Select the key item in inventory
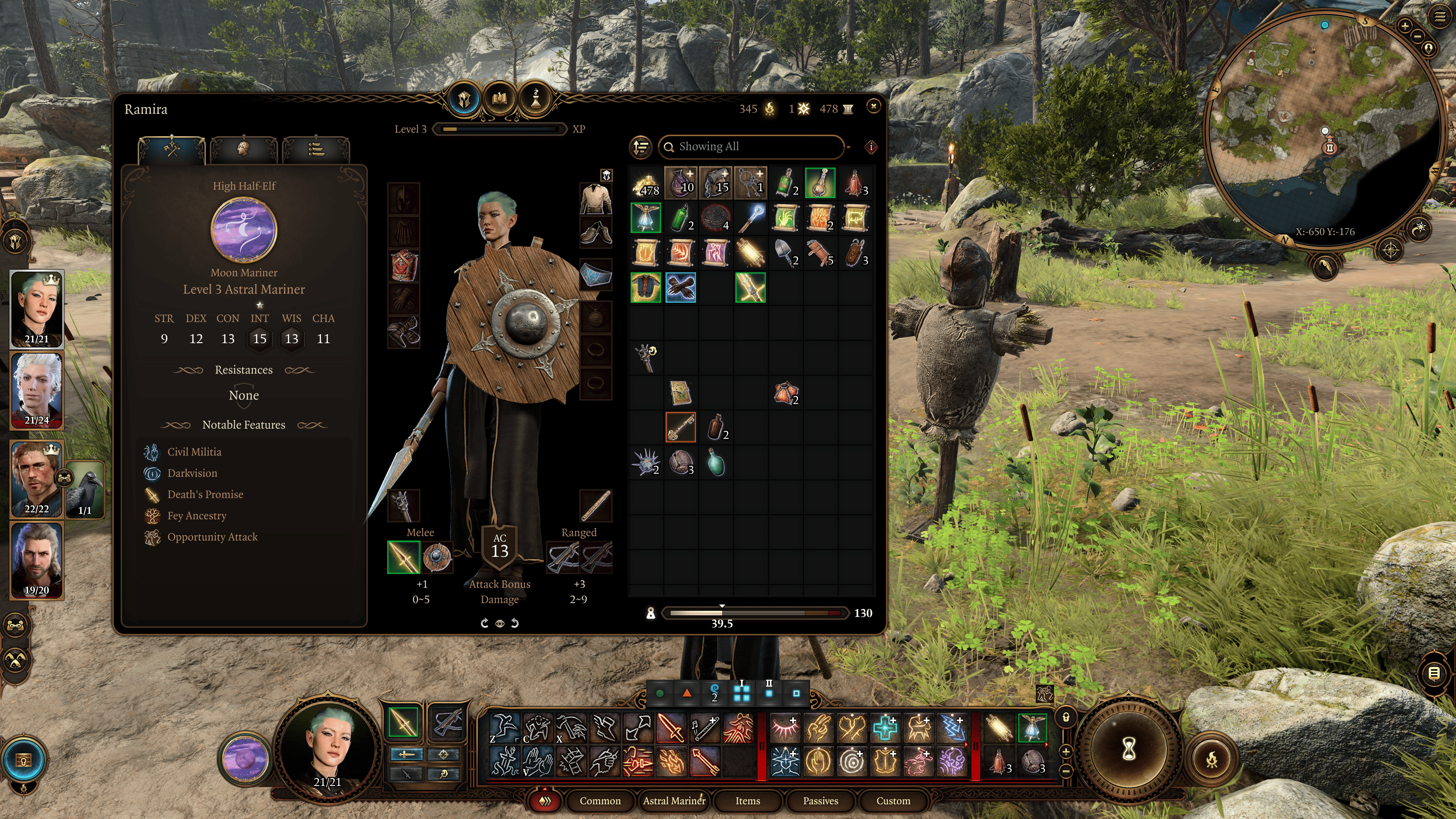 pos(680,427)
